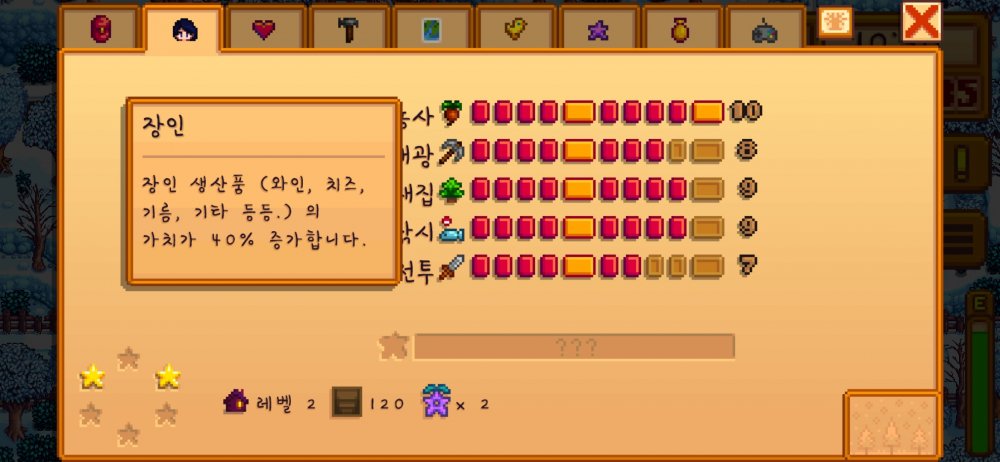Open the gamepad options tab
Viewport: 1000px width, 462px height.
764,30
